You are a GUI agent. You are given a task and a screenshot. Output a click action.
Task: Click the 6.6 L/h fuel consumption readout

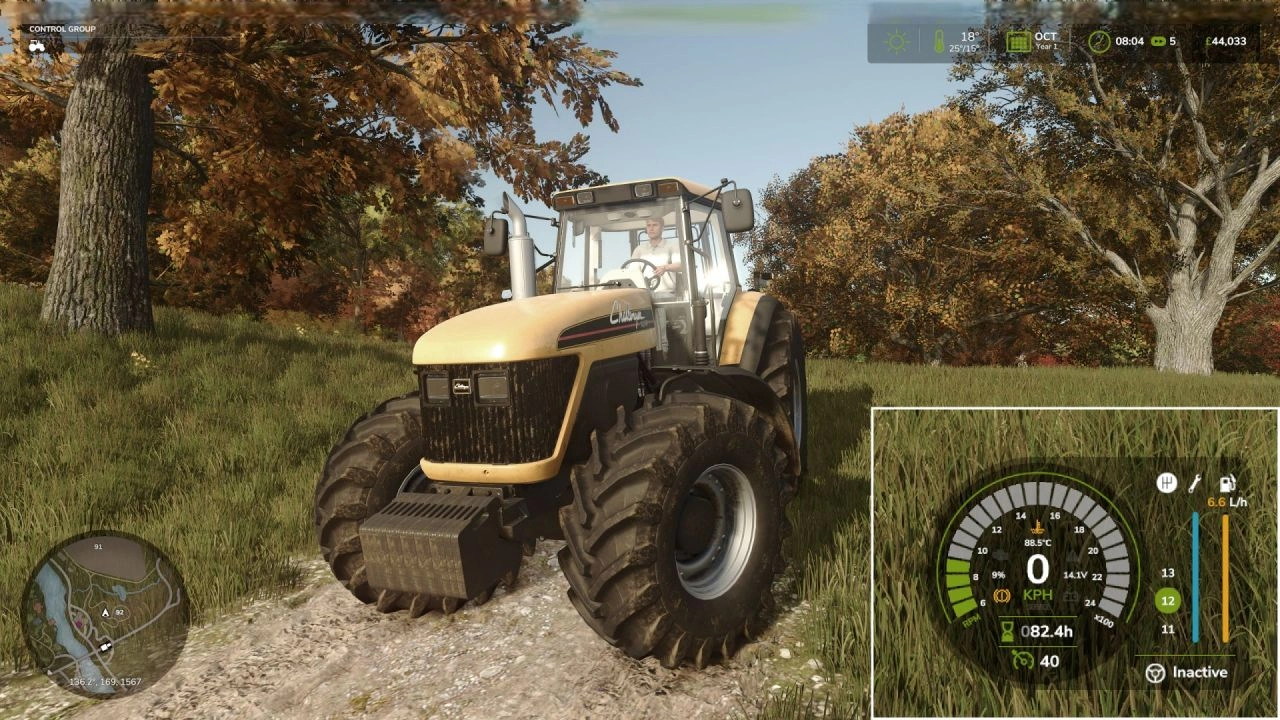(x=1228, y=501)
